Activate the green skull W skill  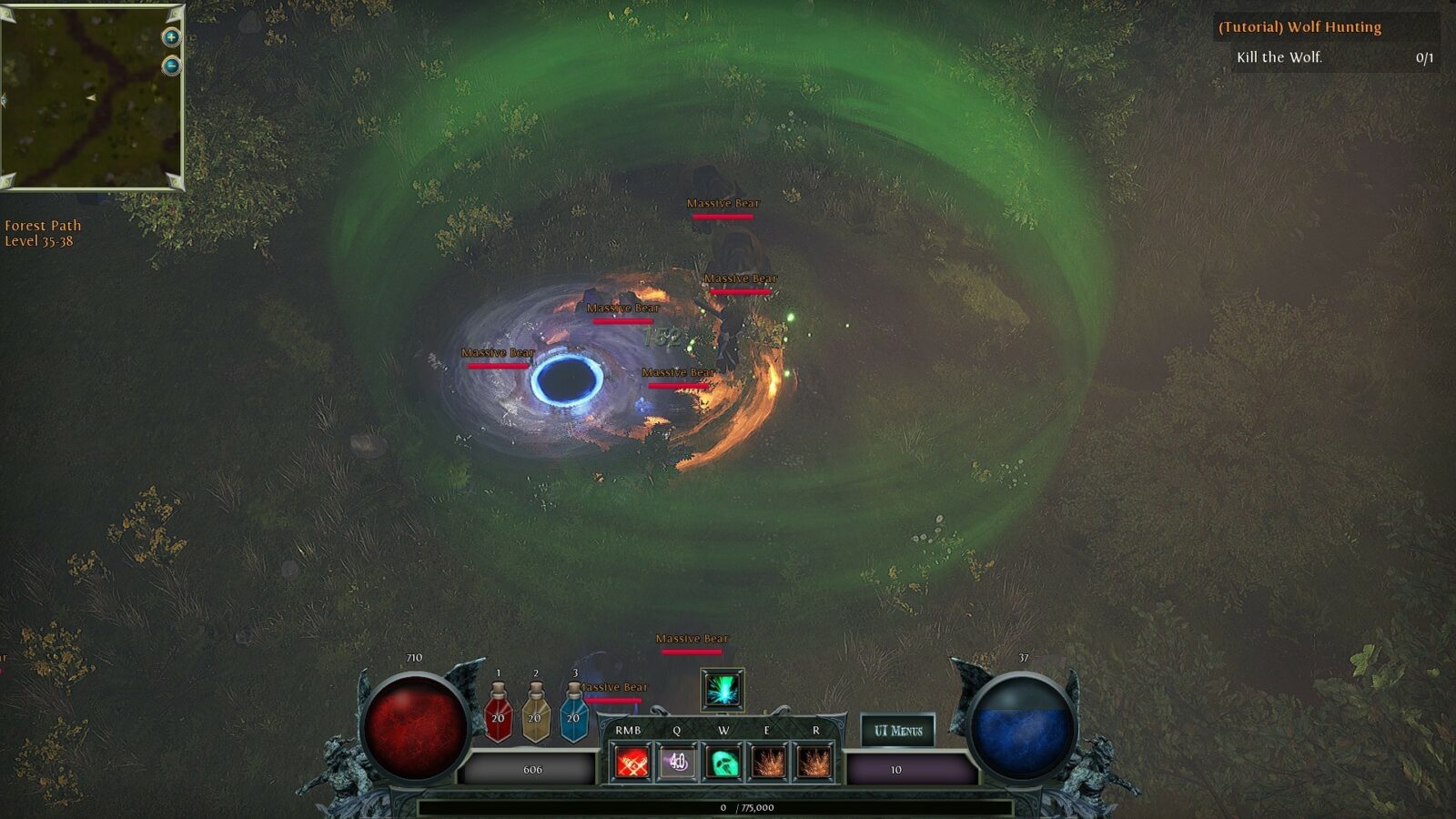723,763
